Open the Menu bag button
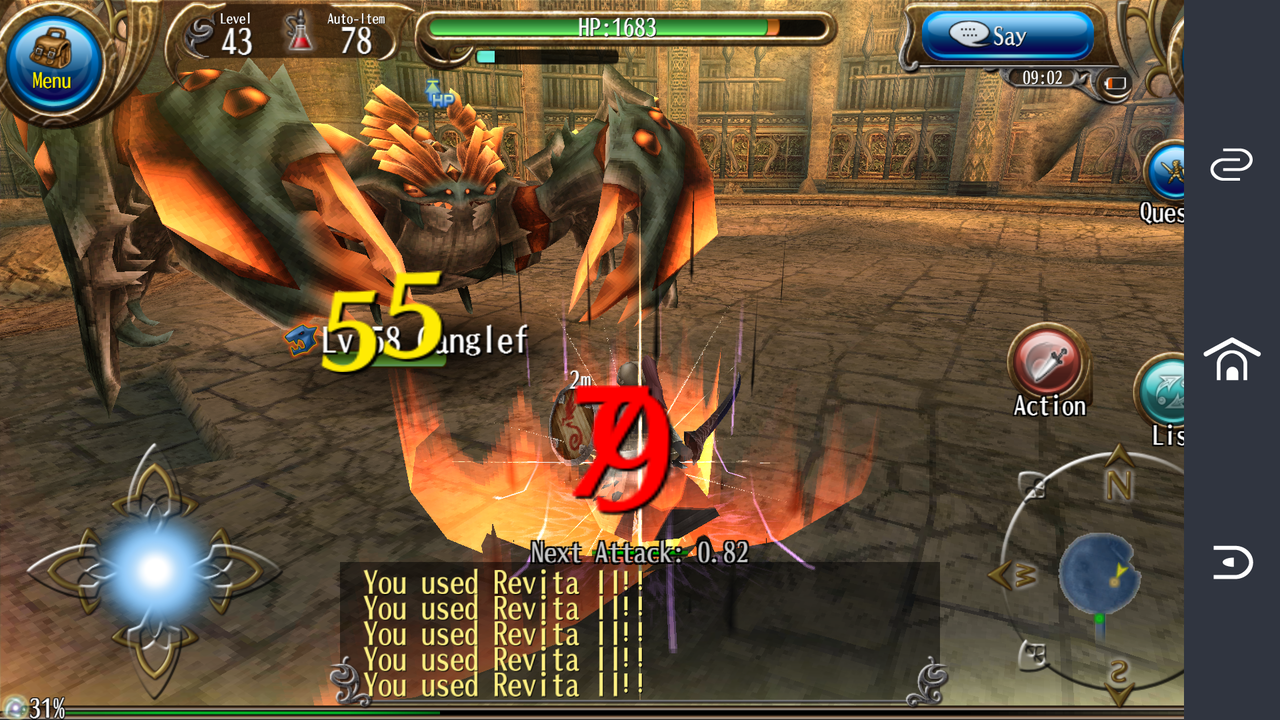Screen dimensions: 1280x720 point(53,61)
